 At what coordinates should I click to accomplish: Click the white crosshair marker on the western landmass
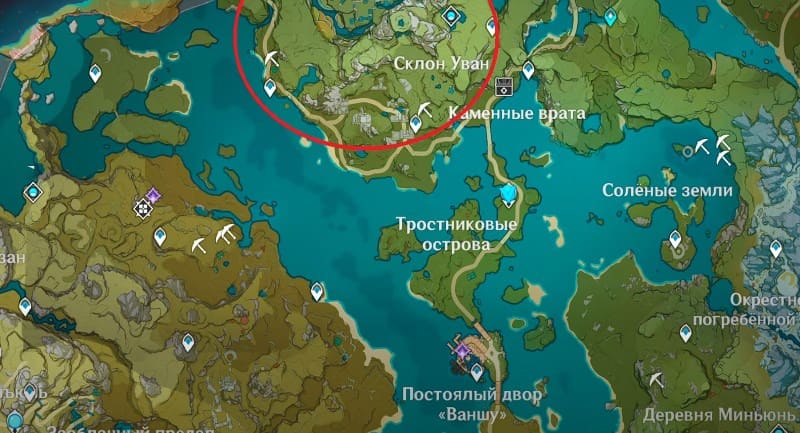142,208
